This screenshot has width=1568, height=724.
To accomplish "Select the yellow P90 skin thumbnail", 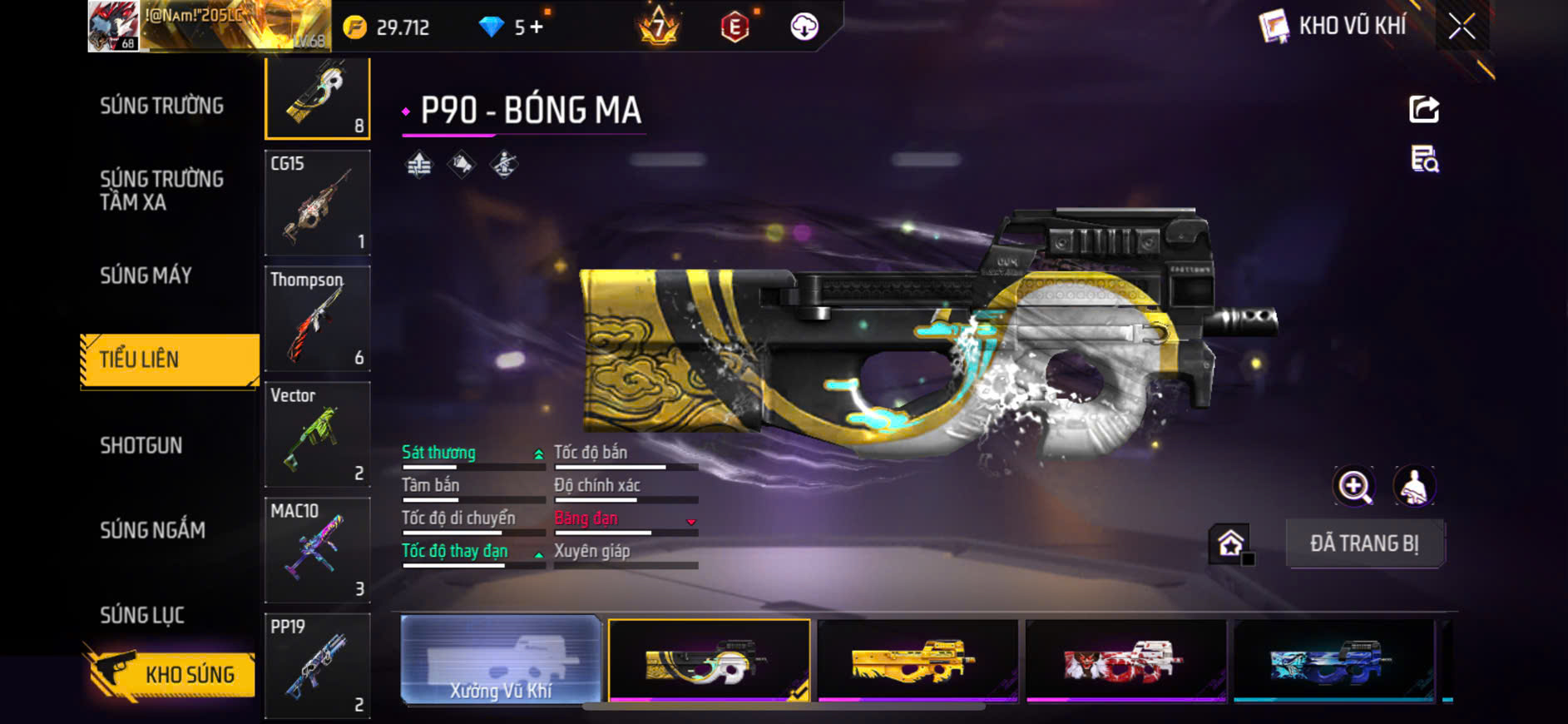I will 918,661.
